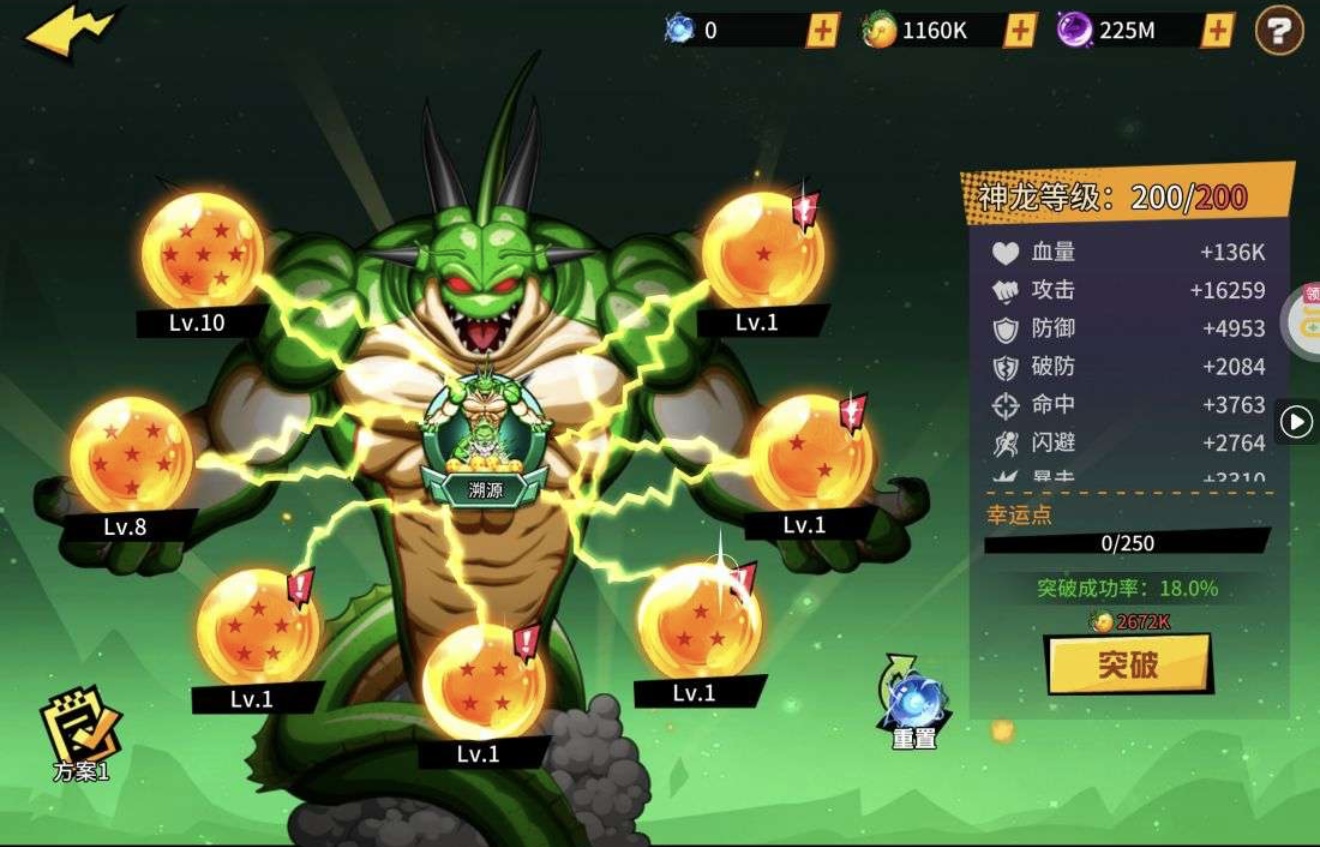This screenshot has height=847, width=1320.
Task: Activate the 重置 reset orb
Action: (914, 702)
